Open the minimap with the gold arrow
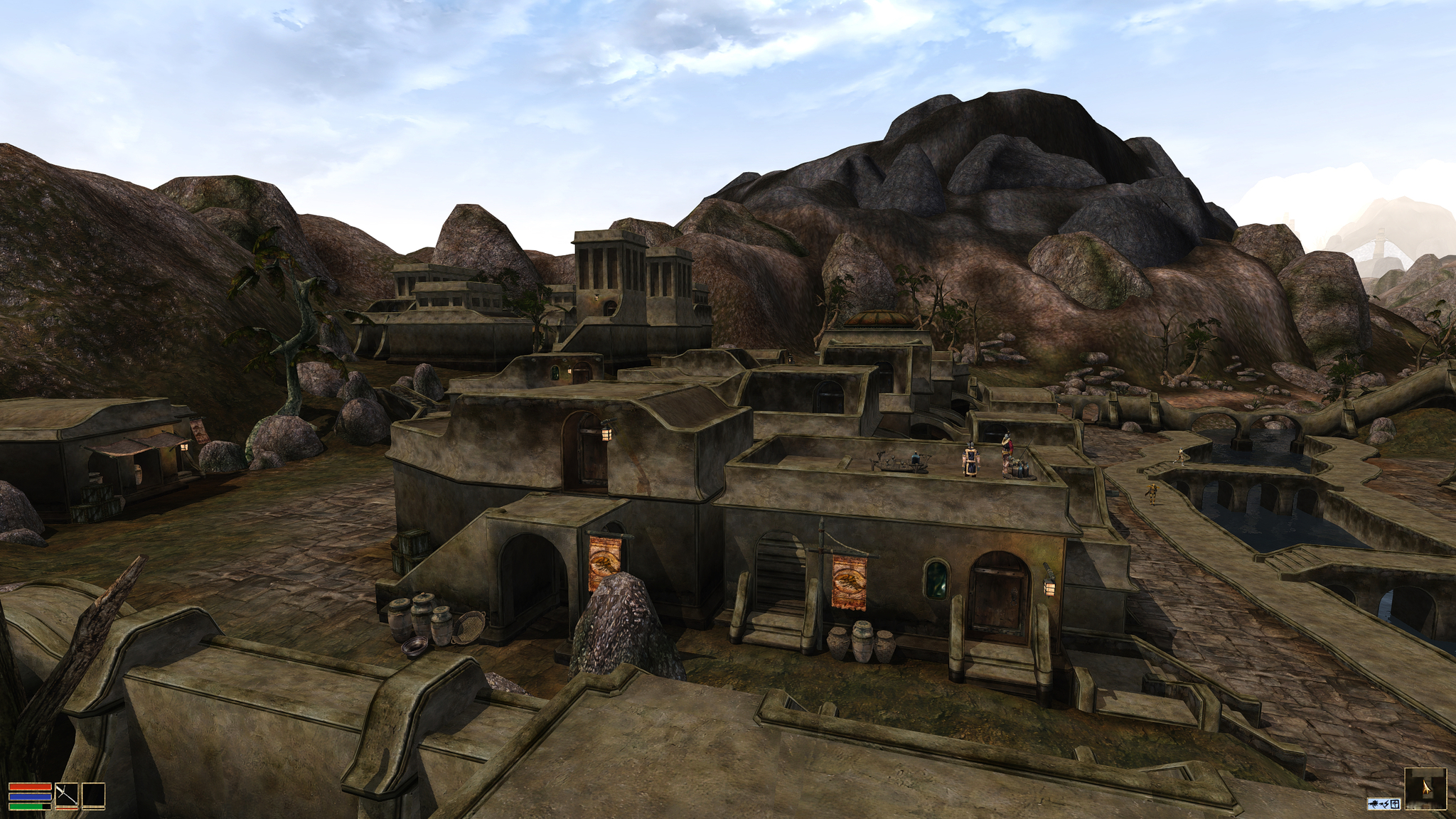 point(1425,788)
